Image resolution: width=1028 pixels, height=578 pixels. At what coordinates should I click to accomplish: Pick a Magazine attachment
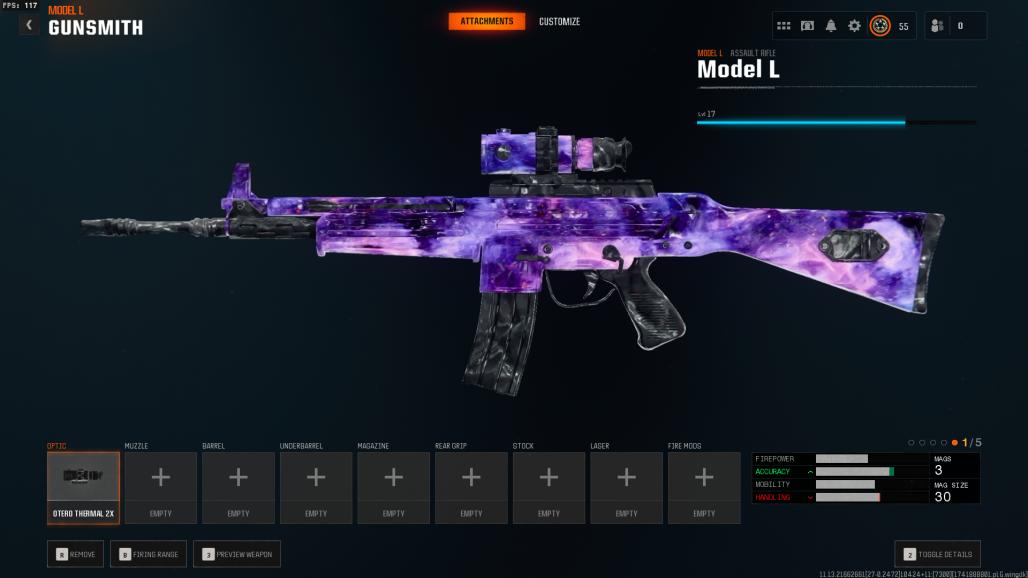[x=393, y=487]
